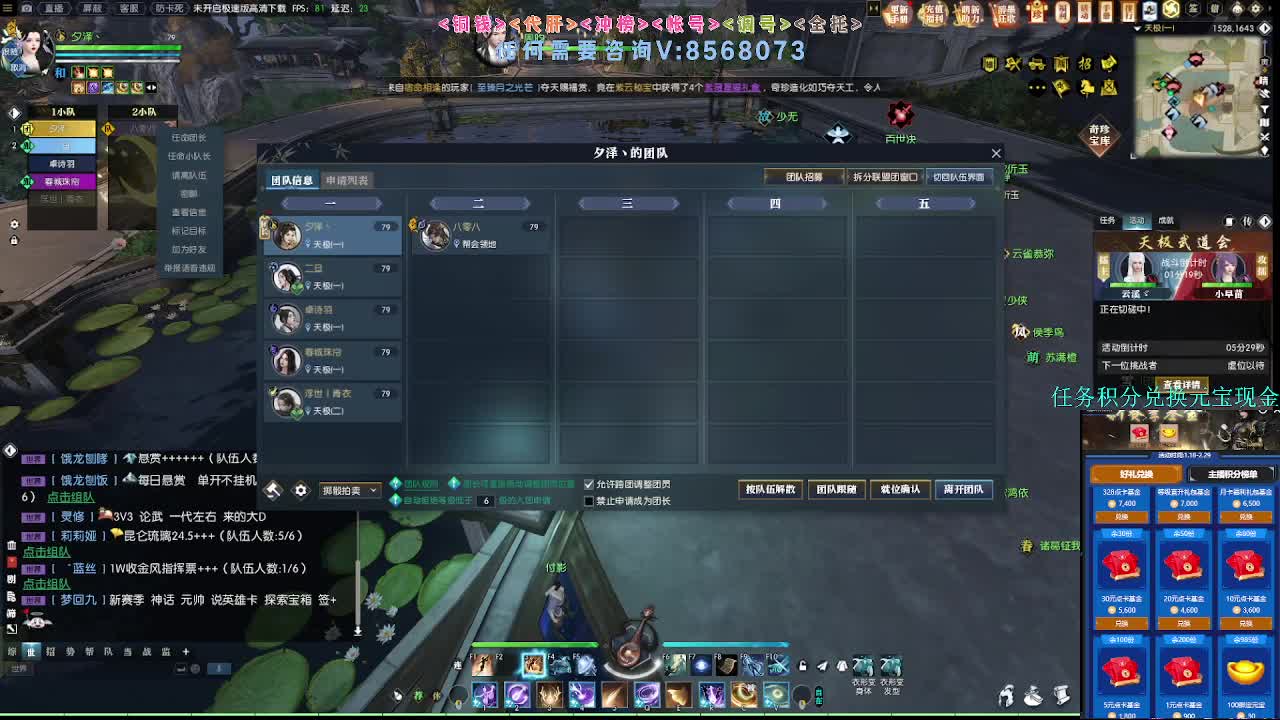修改自动组缺等级限制的数值输入框
The height and width of the screenshot is (720, 1280).
(x=487, y=501)
